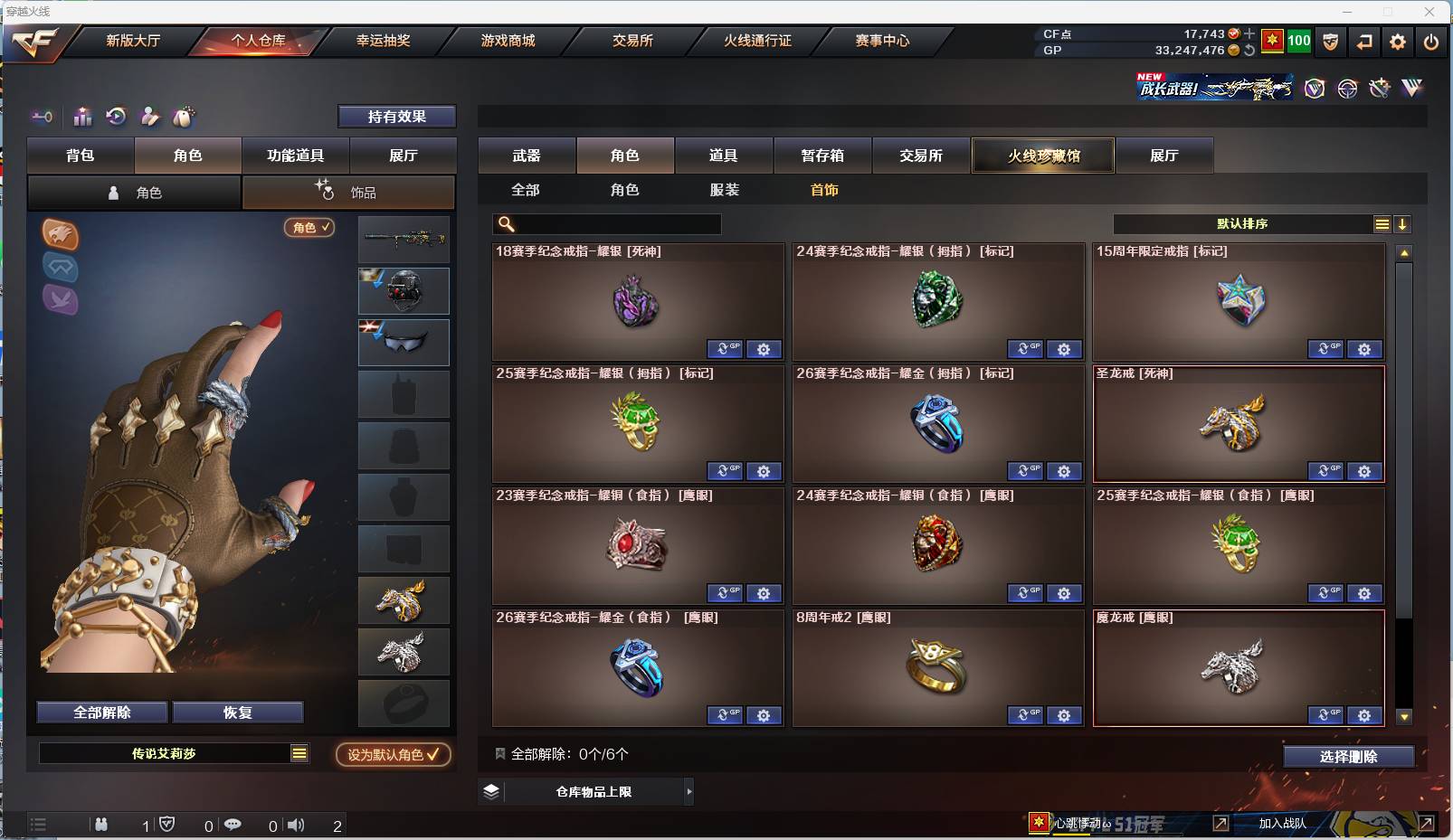1453x840 pixels.
Task: Switch to the 火线珍藏馆 tab
Action: coord(1043,155)
